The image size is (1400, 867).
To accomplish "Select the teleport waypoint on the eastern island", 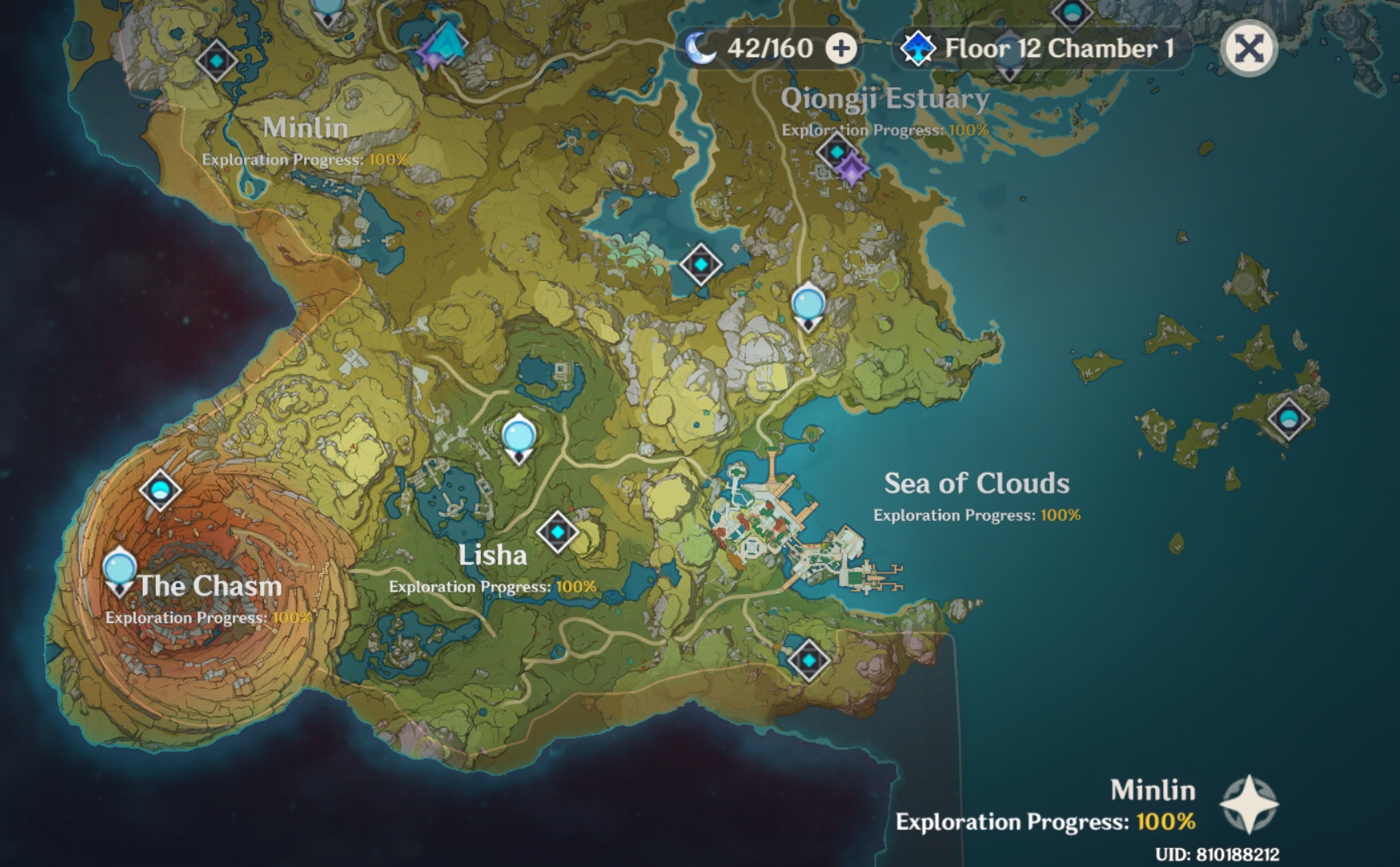I will tap(1289, 417).
